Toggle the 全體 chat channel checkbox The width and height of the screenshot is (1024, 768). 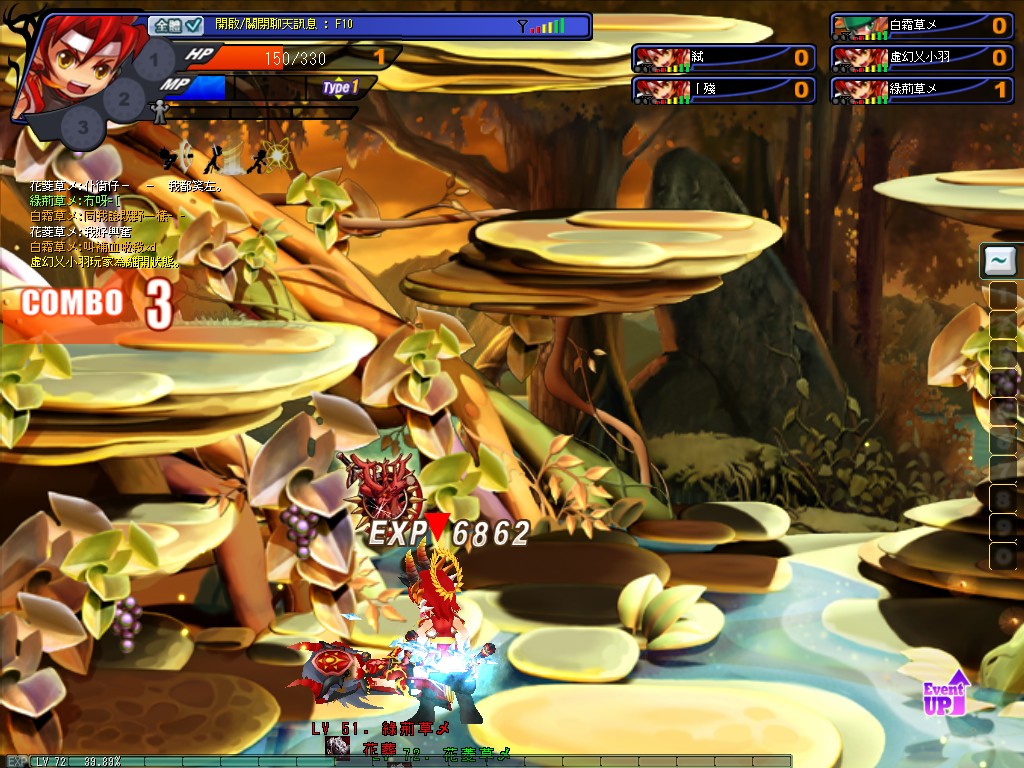(x=193, y=25)
